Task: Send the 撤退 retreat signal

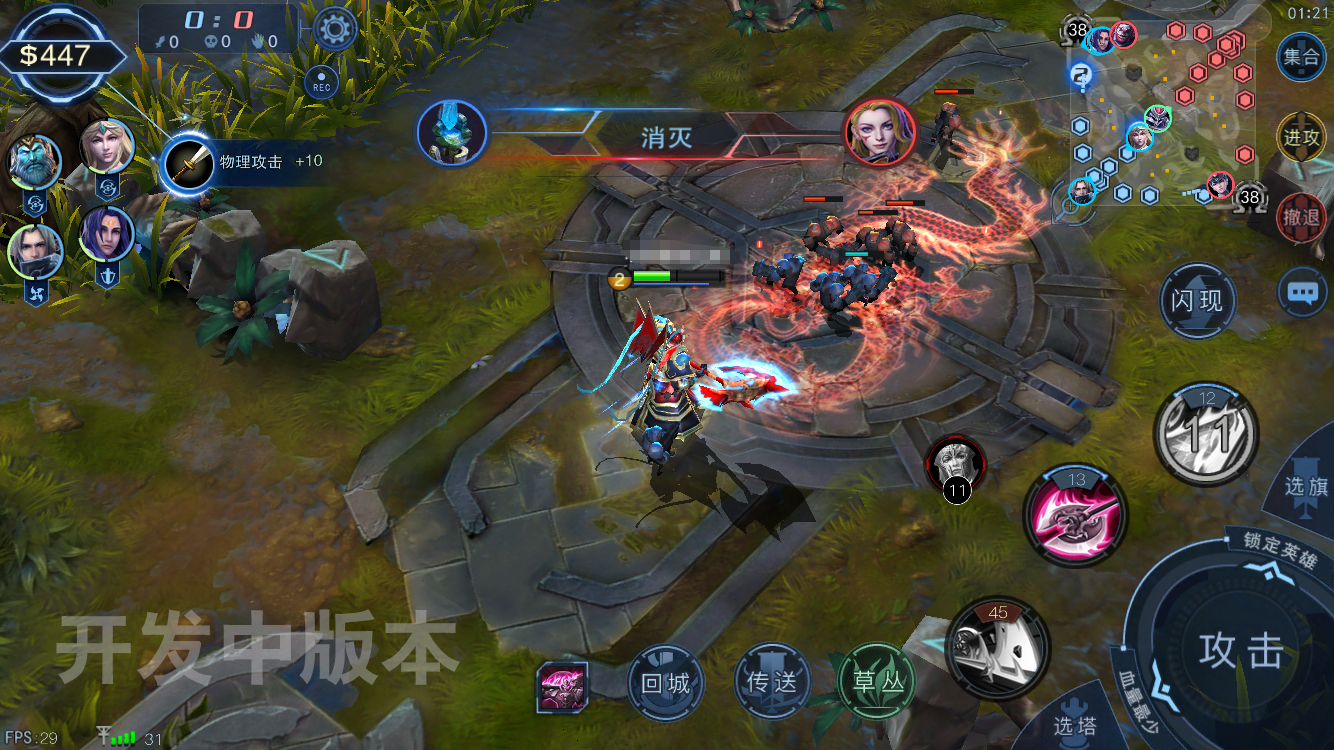Action: 1301,216
